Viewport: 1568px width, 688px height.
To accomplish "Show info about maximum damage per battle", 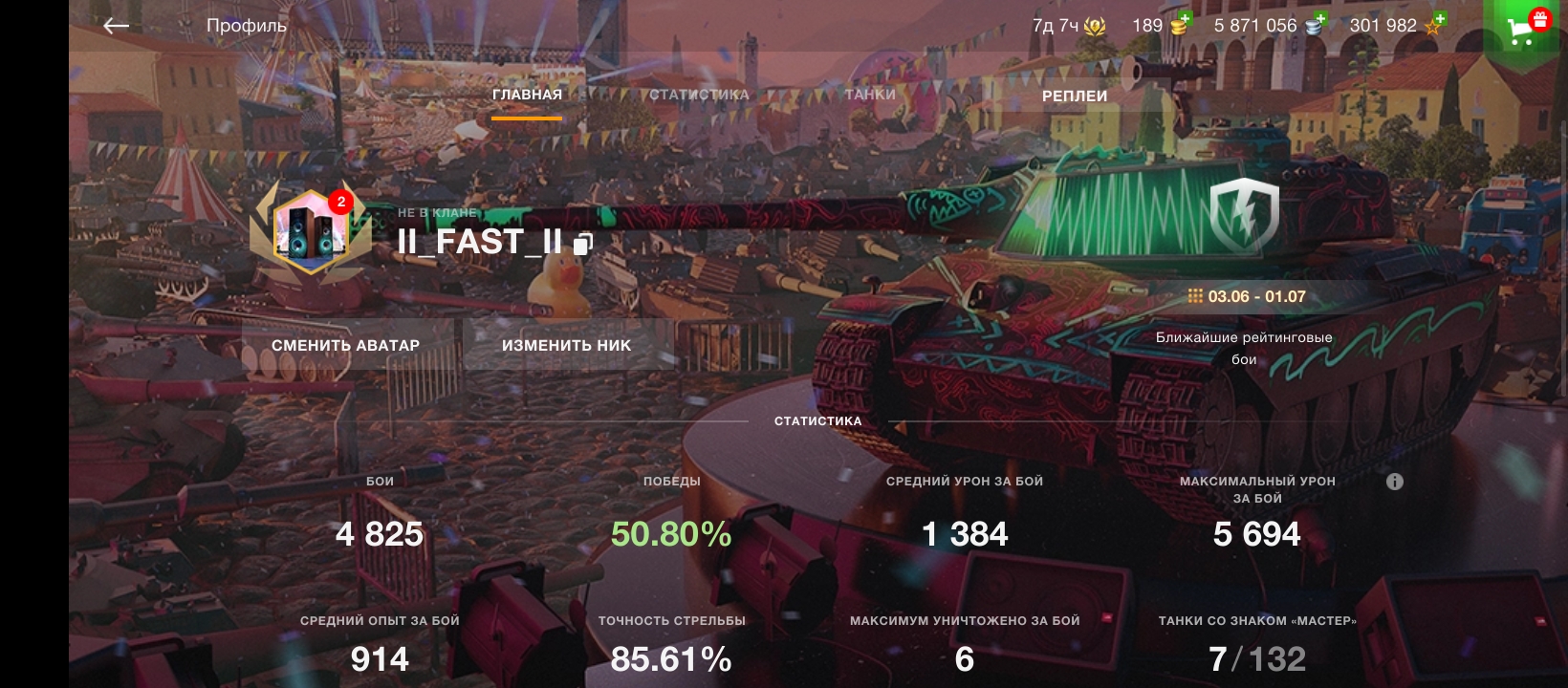I will pos(1395,482).
